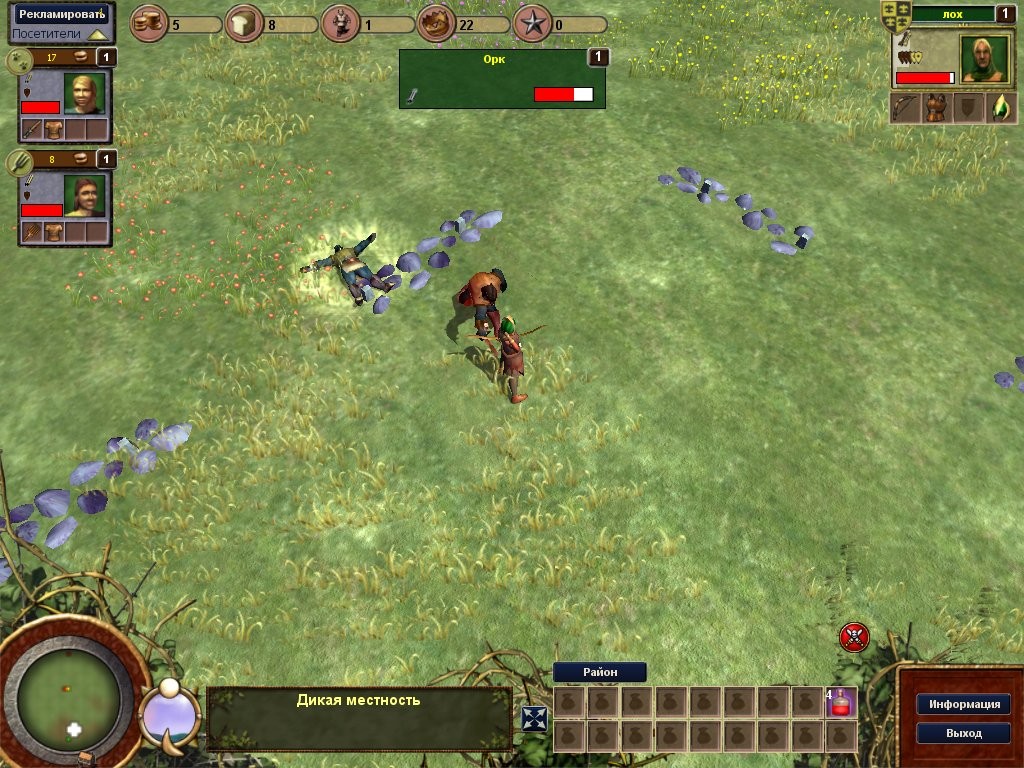
Task: Choose the hero's green leaf item slot
Action: pos(1000,108)
